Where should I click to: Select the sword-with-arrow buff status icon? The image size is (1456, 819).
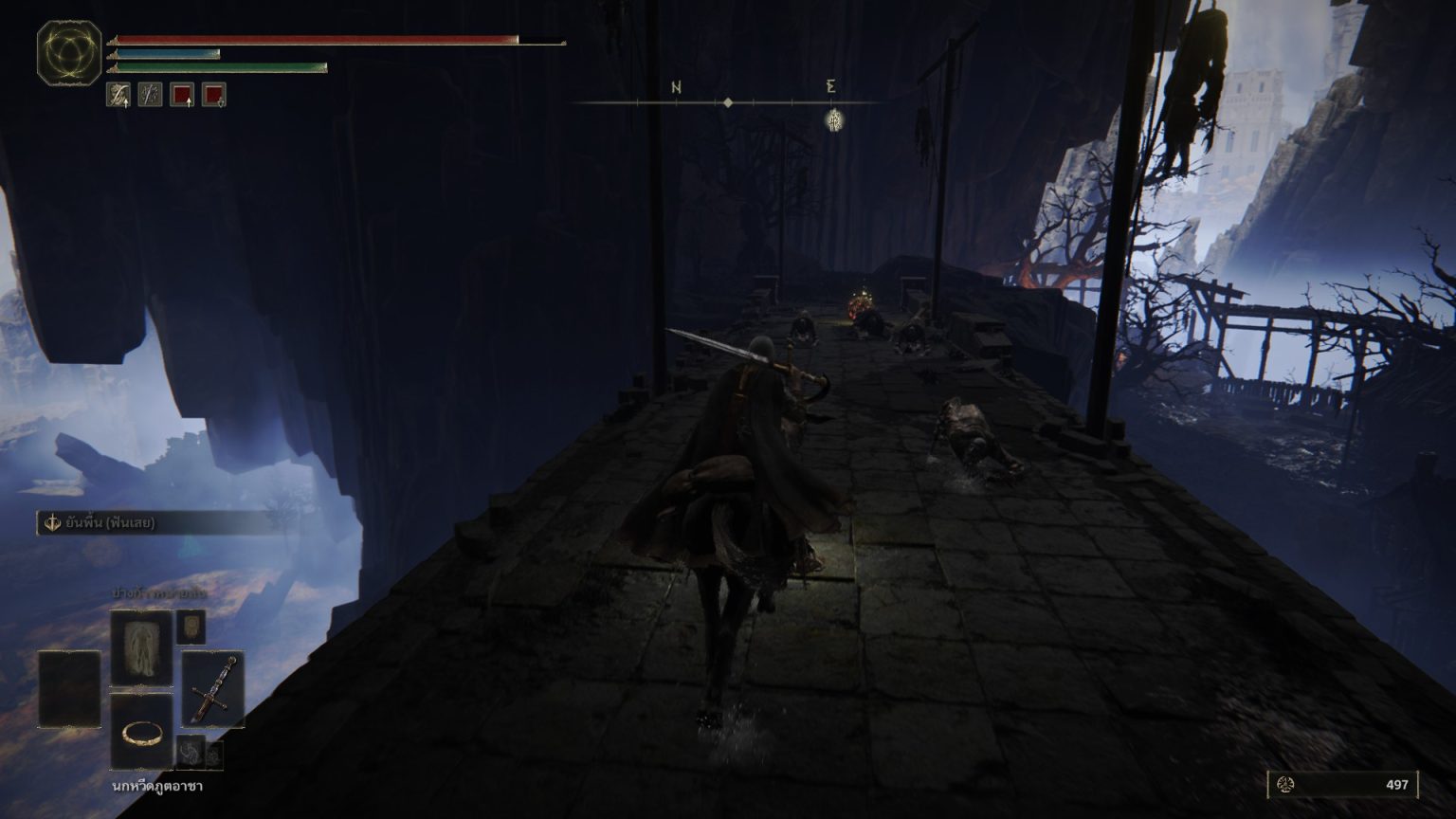pos(118,95)
